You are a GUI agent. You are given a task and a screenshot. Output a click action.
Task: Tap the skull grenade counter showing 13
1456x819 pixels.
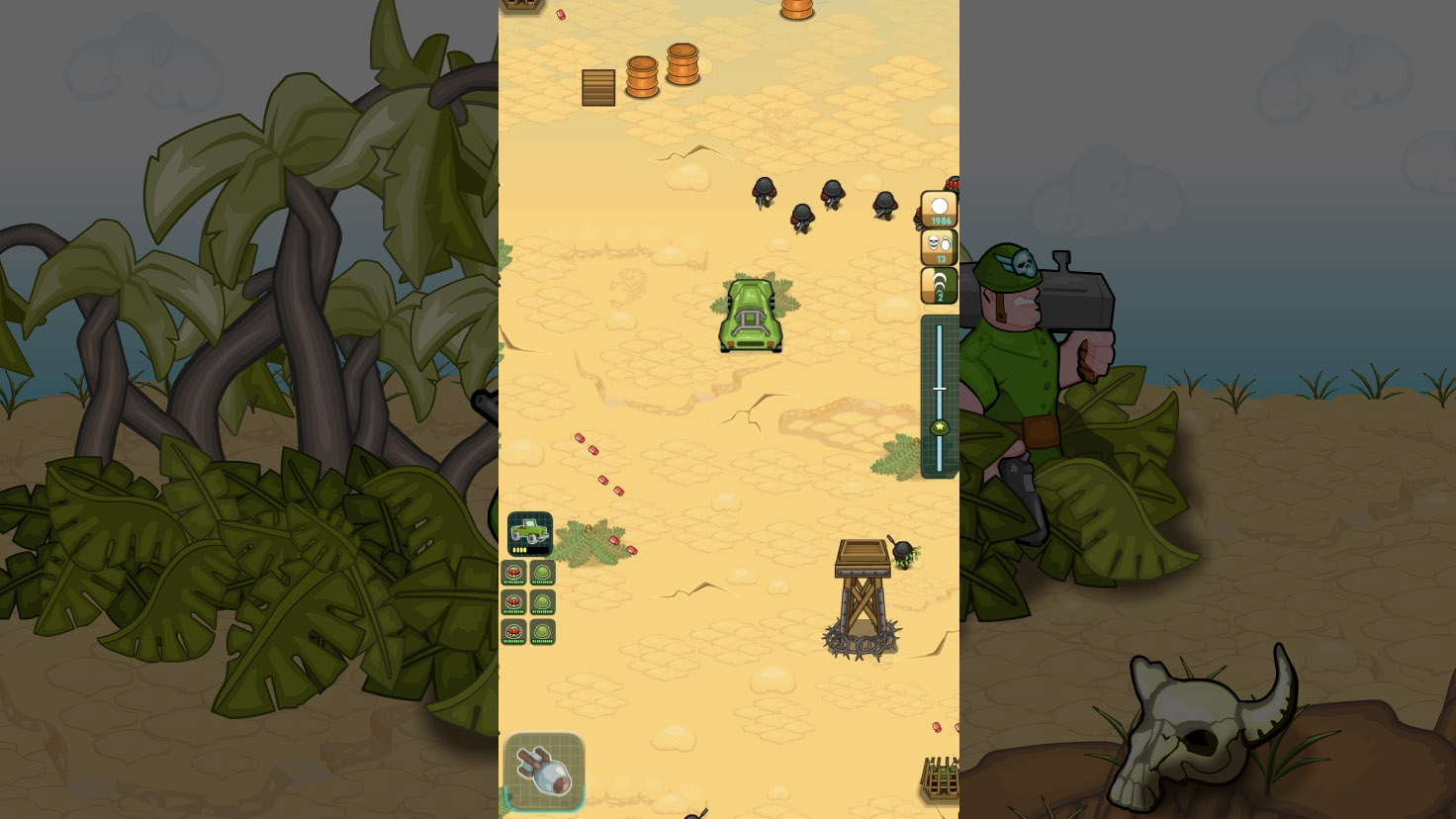click(937, 246)
